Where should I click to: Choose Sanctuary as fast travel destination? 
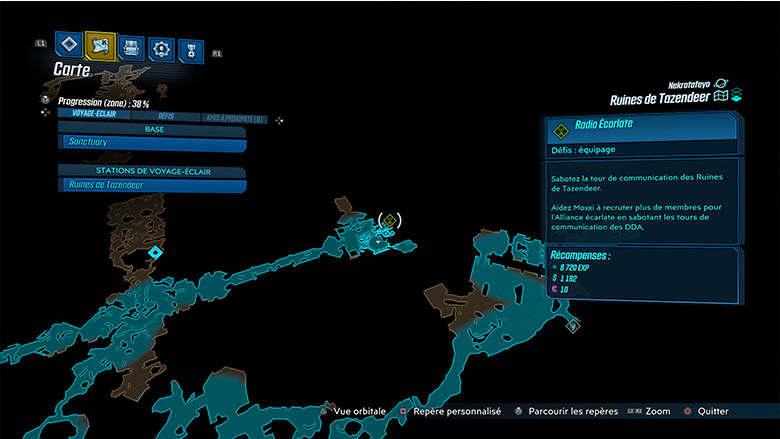pos(152,143)
